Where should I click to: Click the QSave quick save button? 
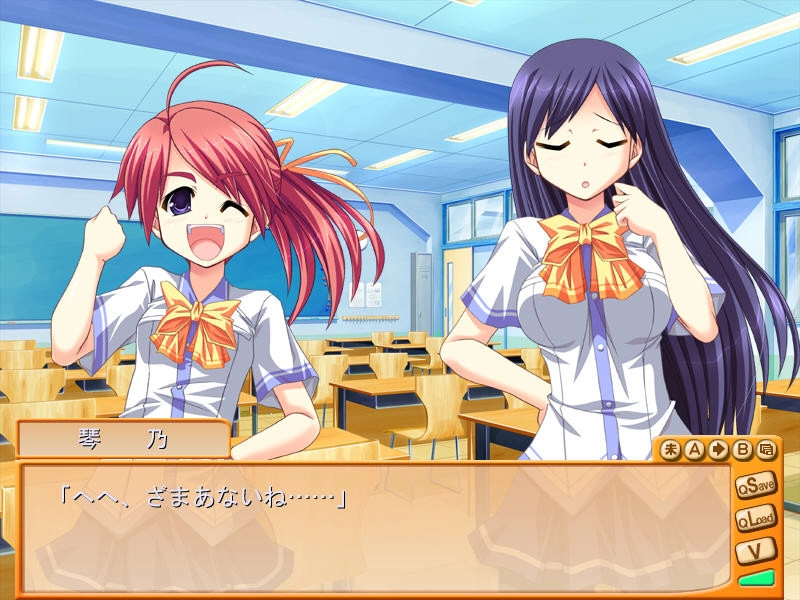(x=756, y=487)
